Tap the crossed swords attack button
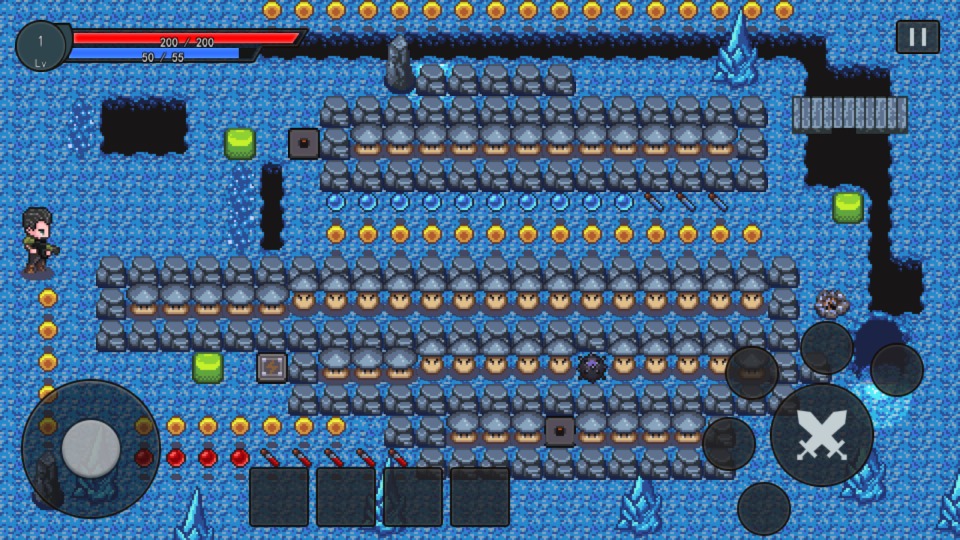Image resolution: width=960 pixels, height=540 pixels. click(821, 435)
